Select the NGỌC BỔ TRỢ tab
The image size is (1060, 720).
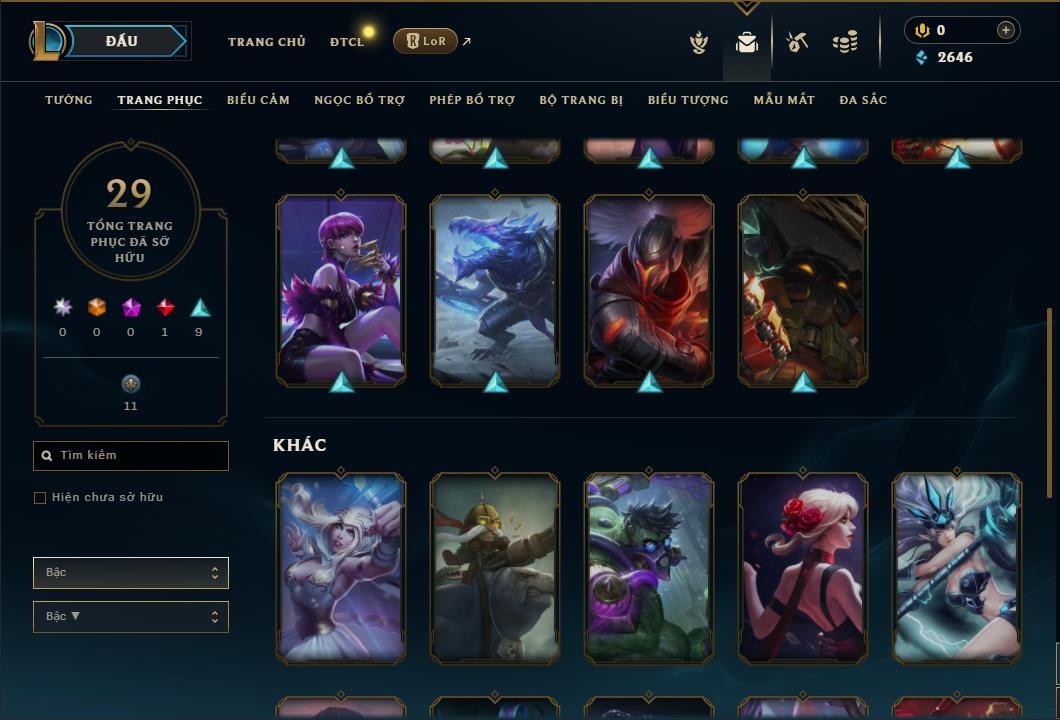[359, 100]
